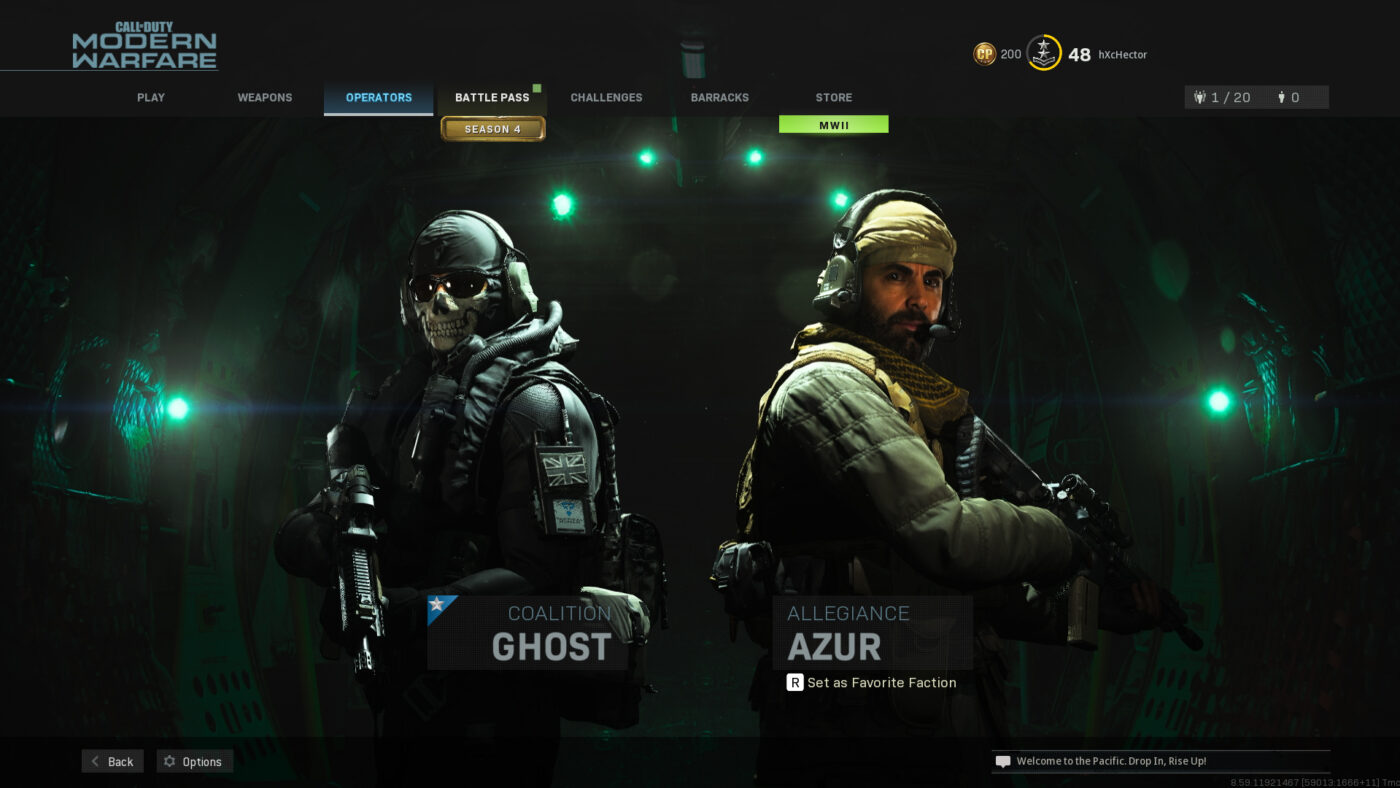Screen dimensions: 1400x788
Task: Click the Options gear icon
Action: click(x=169, y=761)
